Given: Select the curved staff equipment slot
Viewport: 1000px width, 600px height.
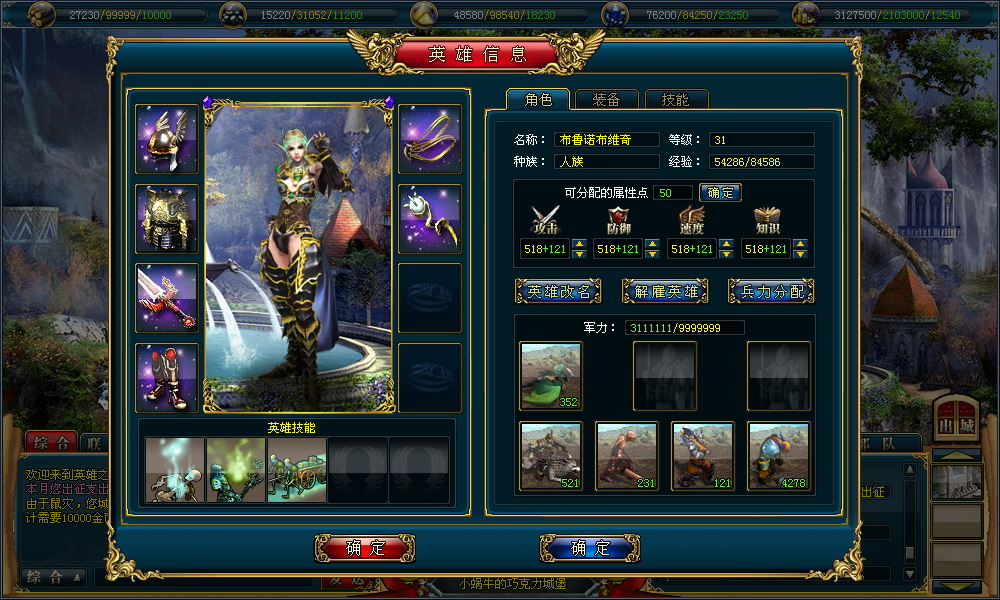Looking at the screenshot, I should coord(430,218).
